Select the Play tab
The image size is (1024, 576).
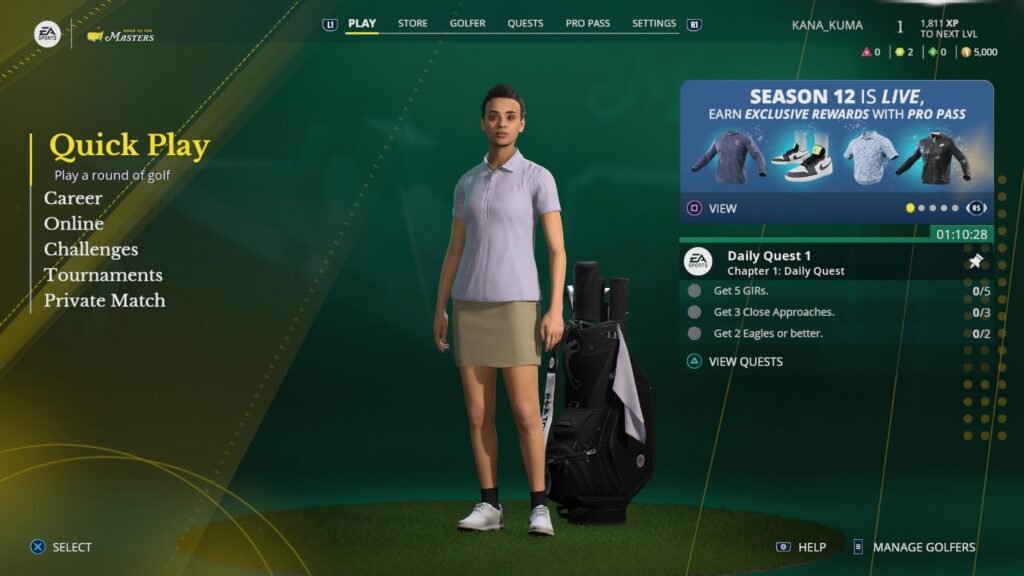pos(362,24)
